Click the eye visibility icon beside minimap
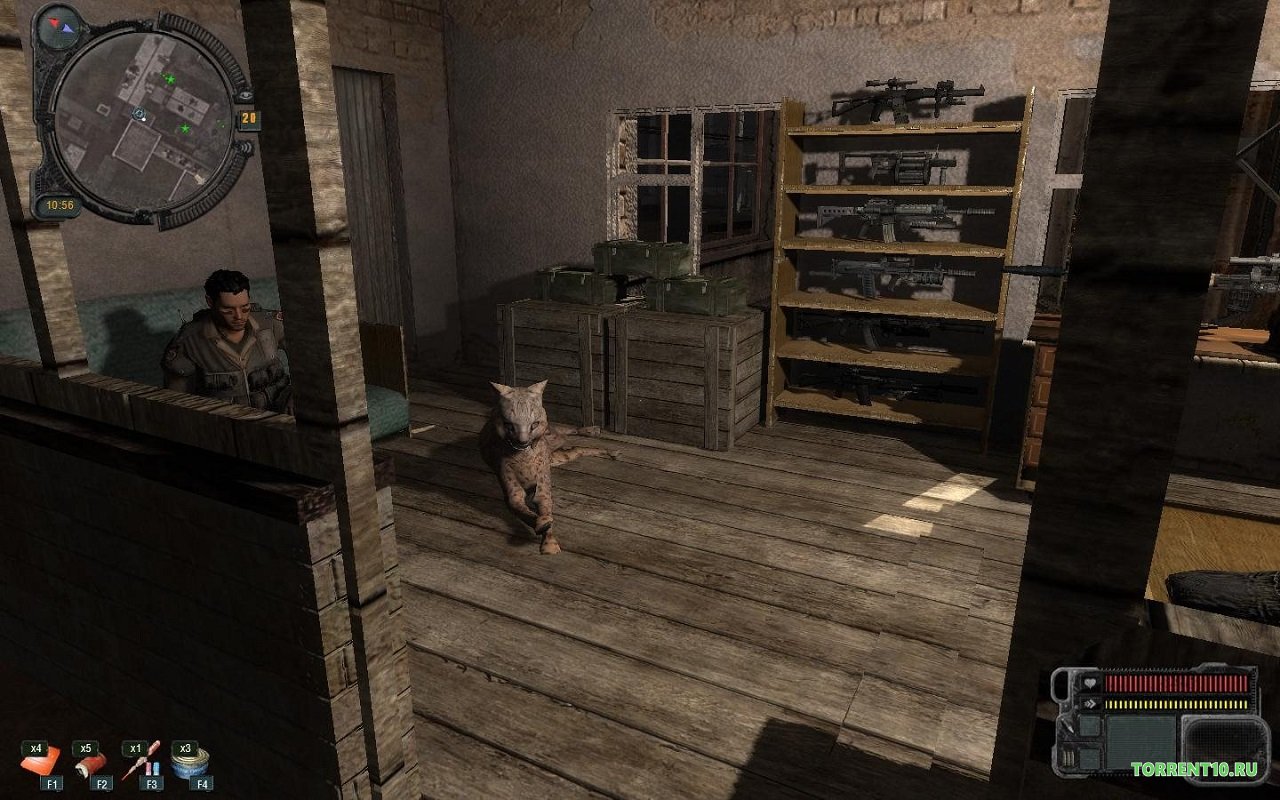1280x800 pixels. point(246,94)
